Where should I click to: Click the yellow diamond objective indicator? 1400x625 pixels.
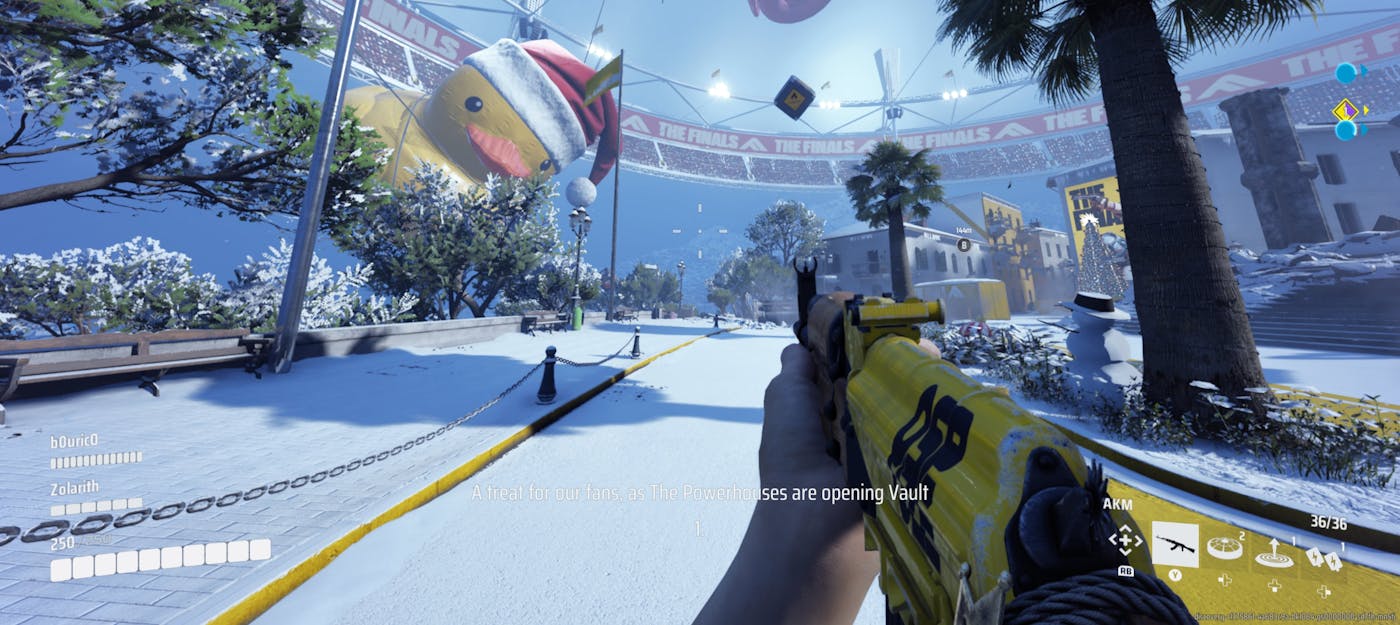point(1345,109)
